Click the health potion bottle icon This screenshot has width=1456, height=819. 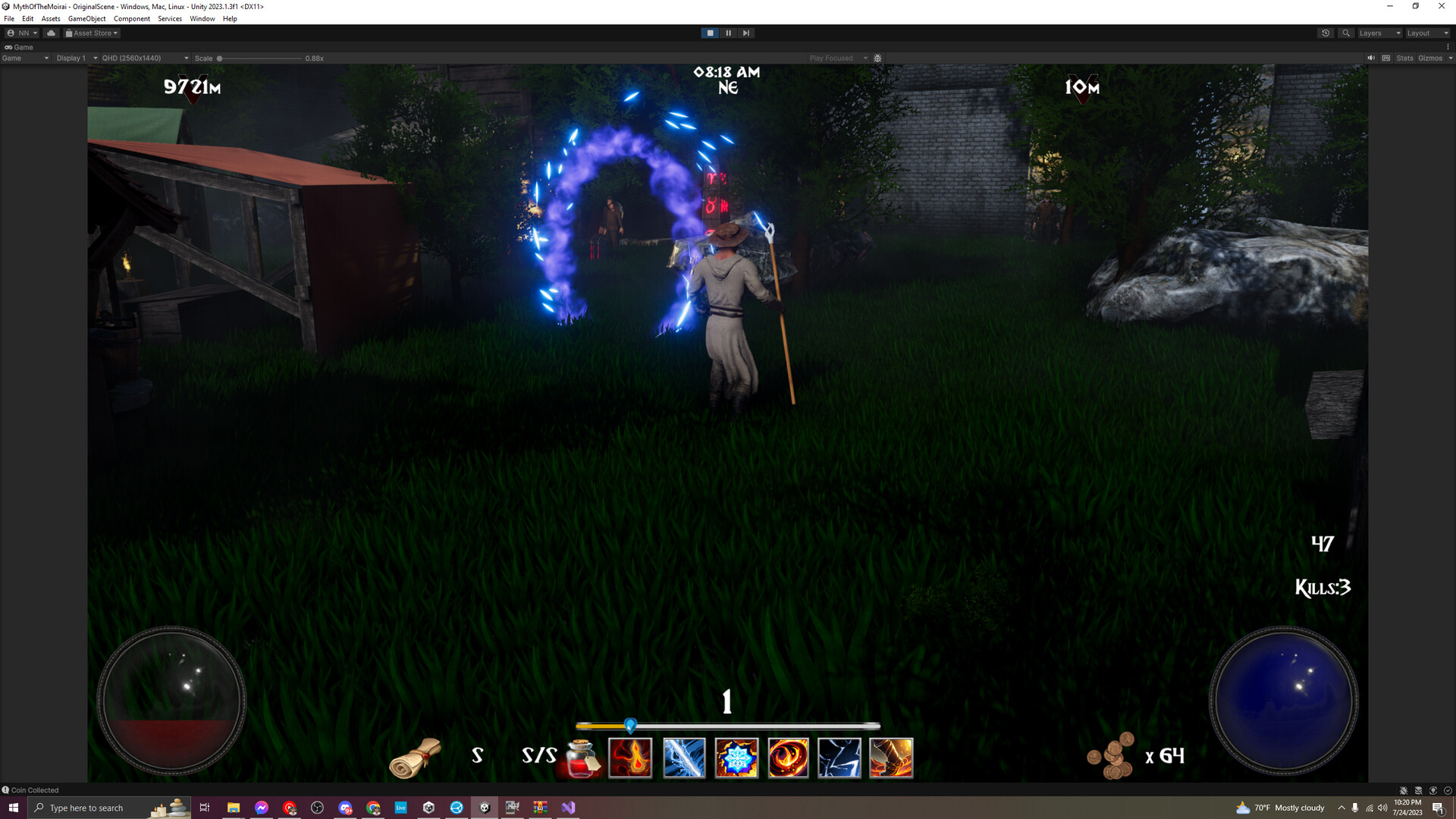click(580, 758)
